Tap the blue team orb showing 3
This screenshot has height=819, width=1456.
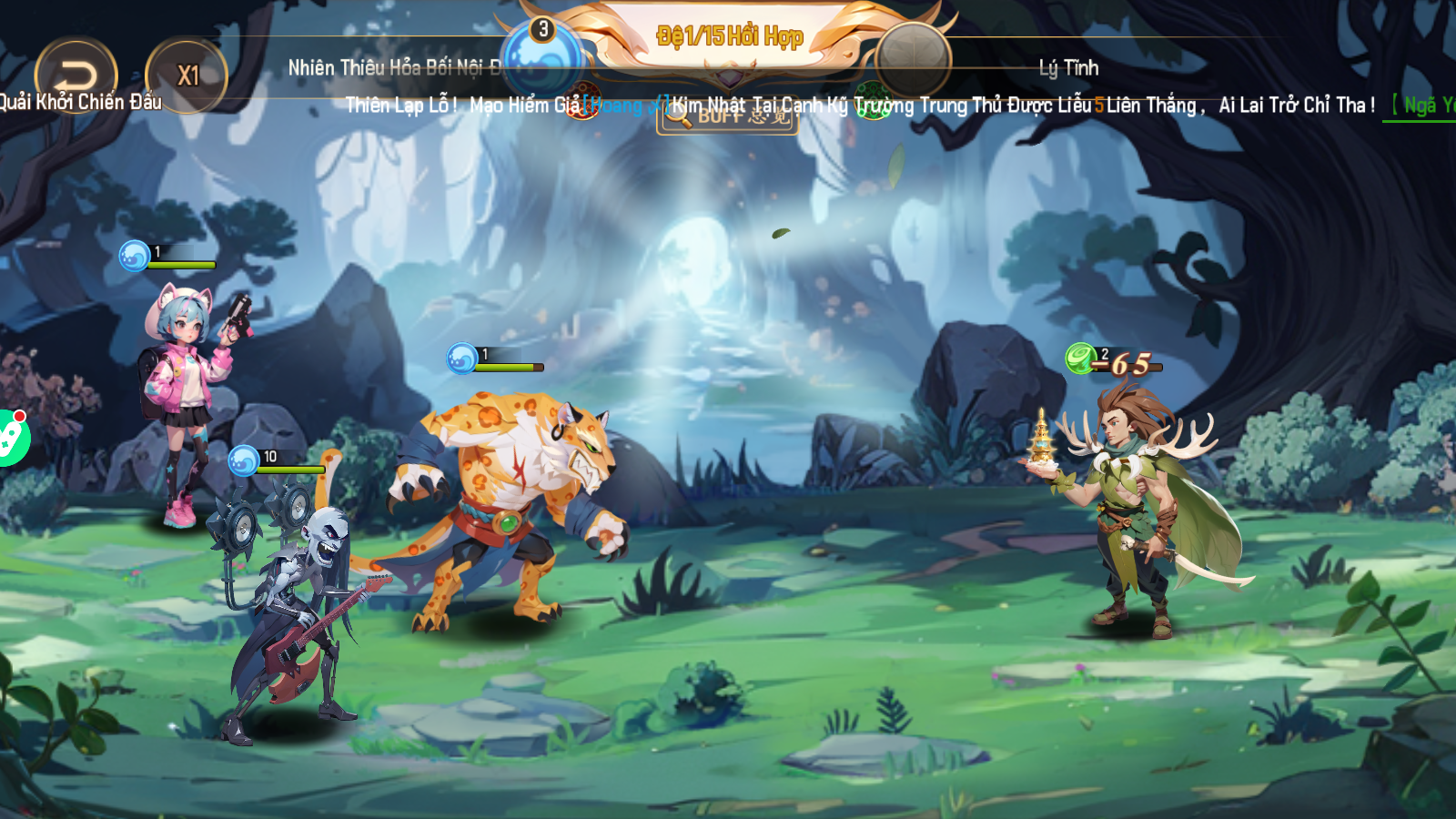click(x=542, y=55)
